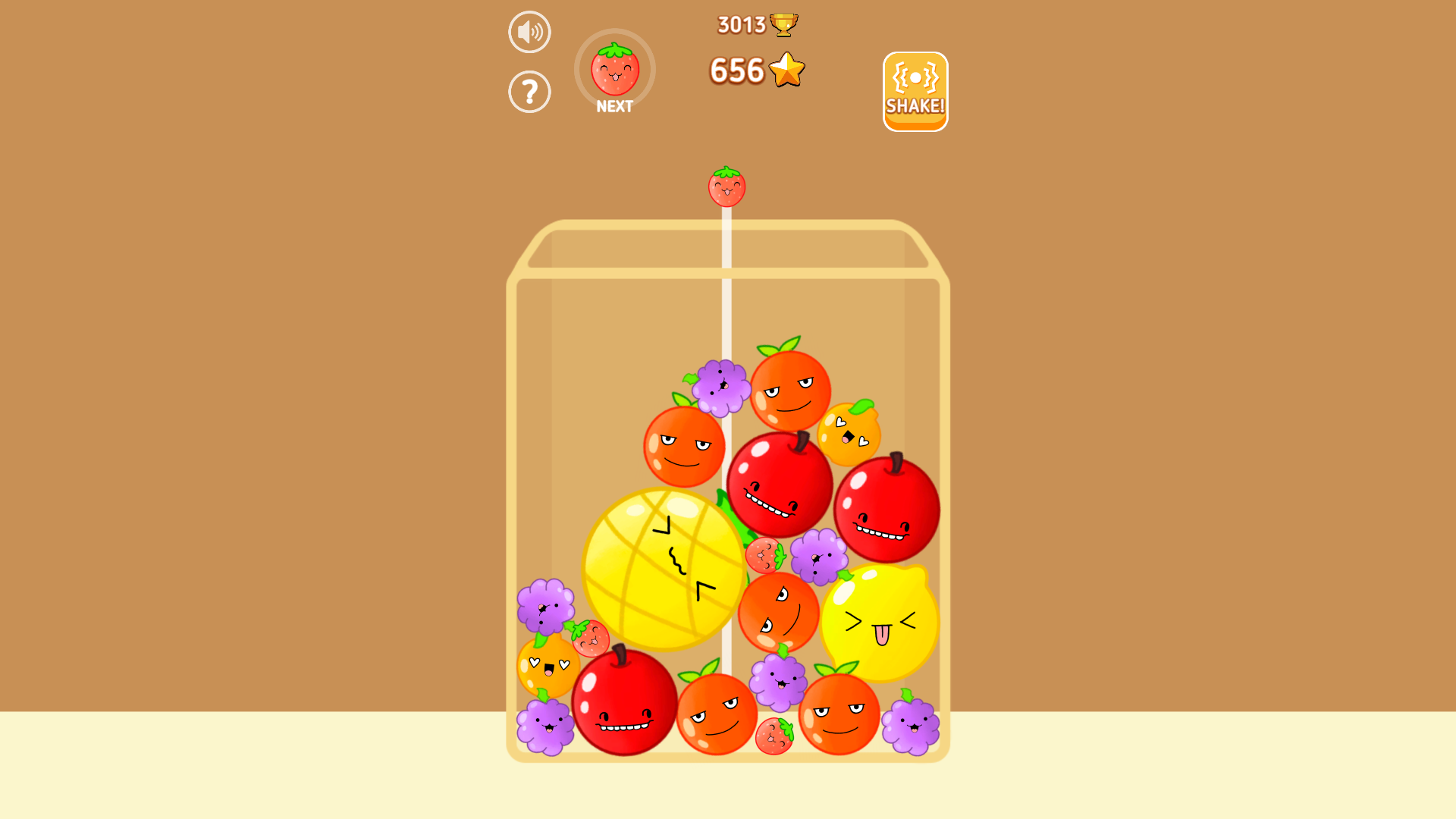Open the help with the question mark icon
The image size is (1456, 819).
(x=529, y=90)
